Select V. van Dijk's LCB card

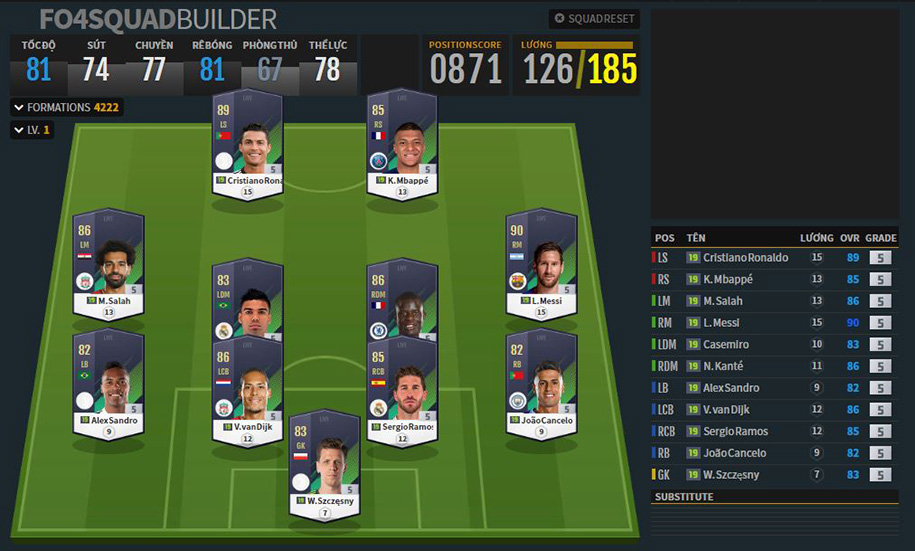248,392
